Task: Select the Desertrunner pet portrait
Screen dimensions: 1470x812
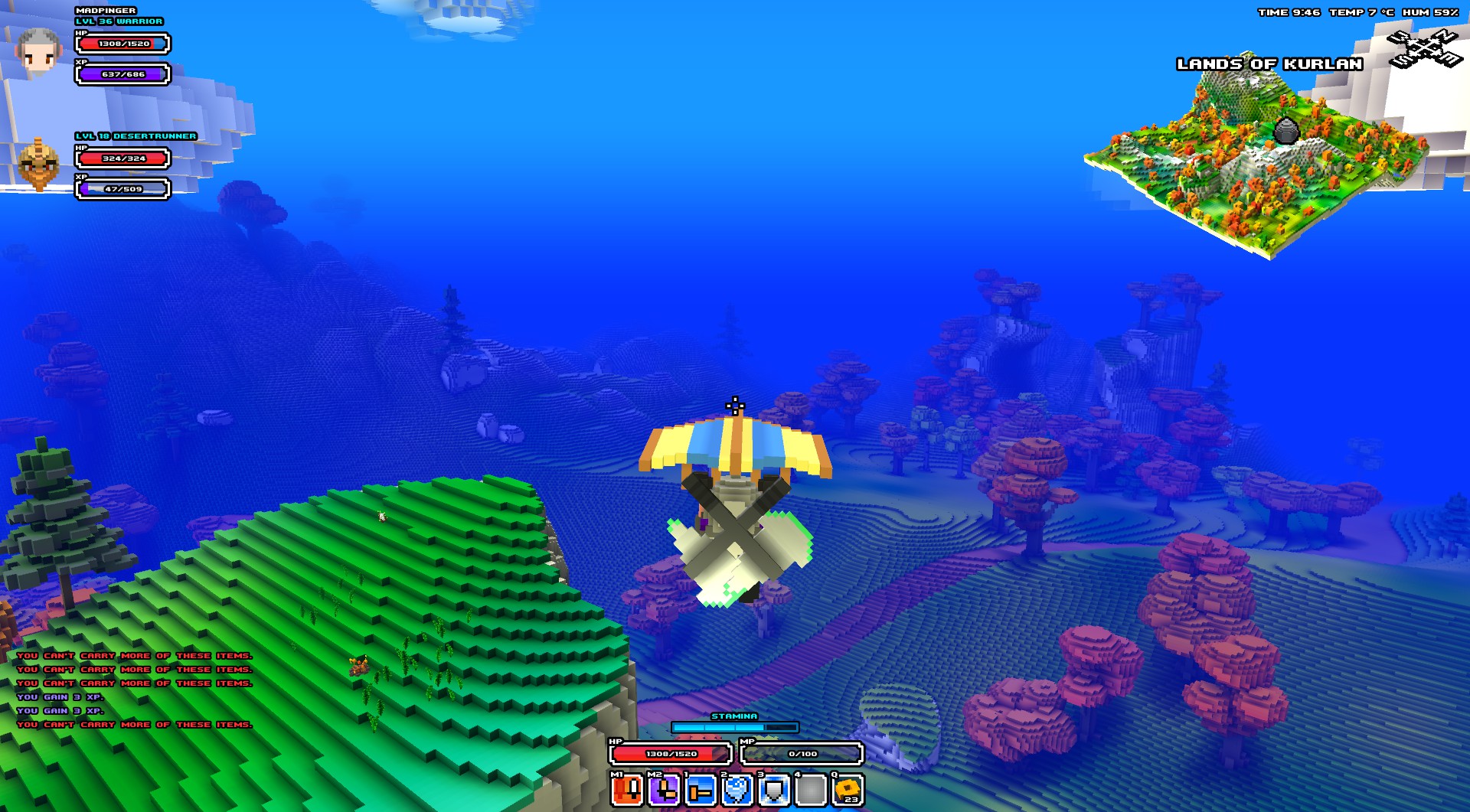Action: point(38,165)
